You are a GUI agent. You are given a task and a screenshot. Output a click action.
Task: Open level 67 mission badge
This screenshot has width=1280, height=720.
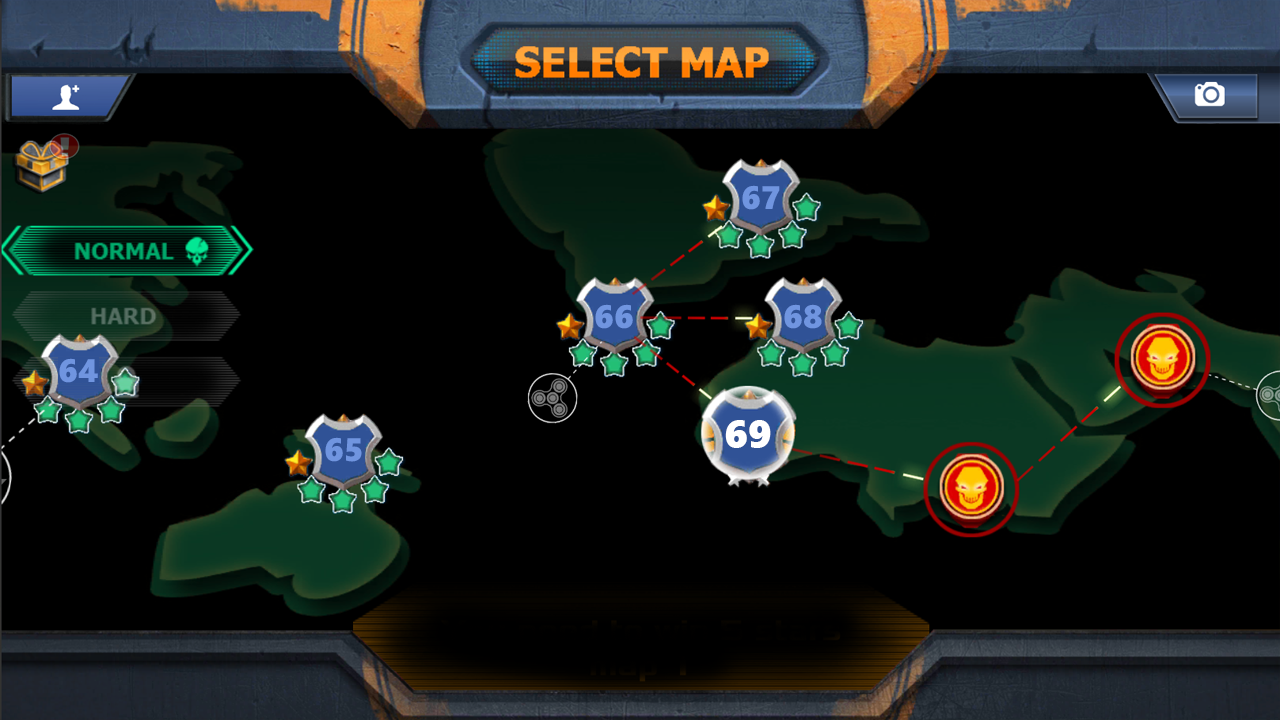click(760, 199)
